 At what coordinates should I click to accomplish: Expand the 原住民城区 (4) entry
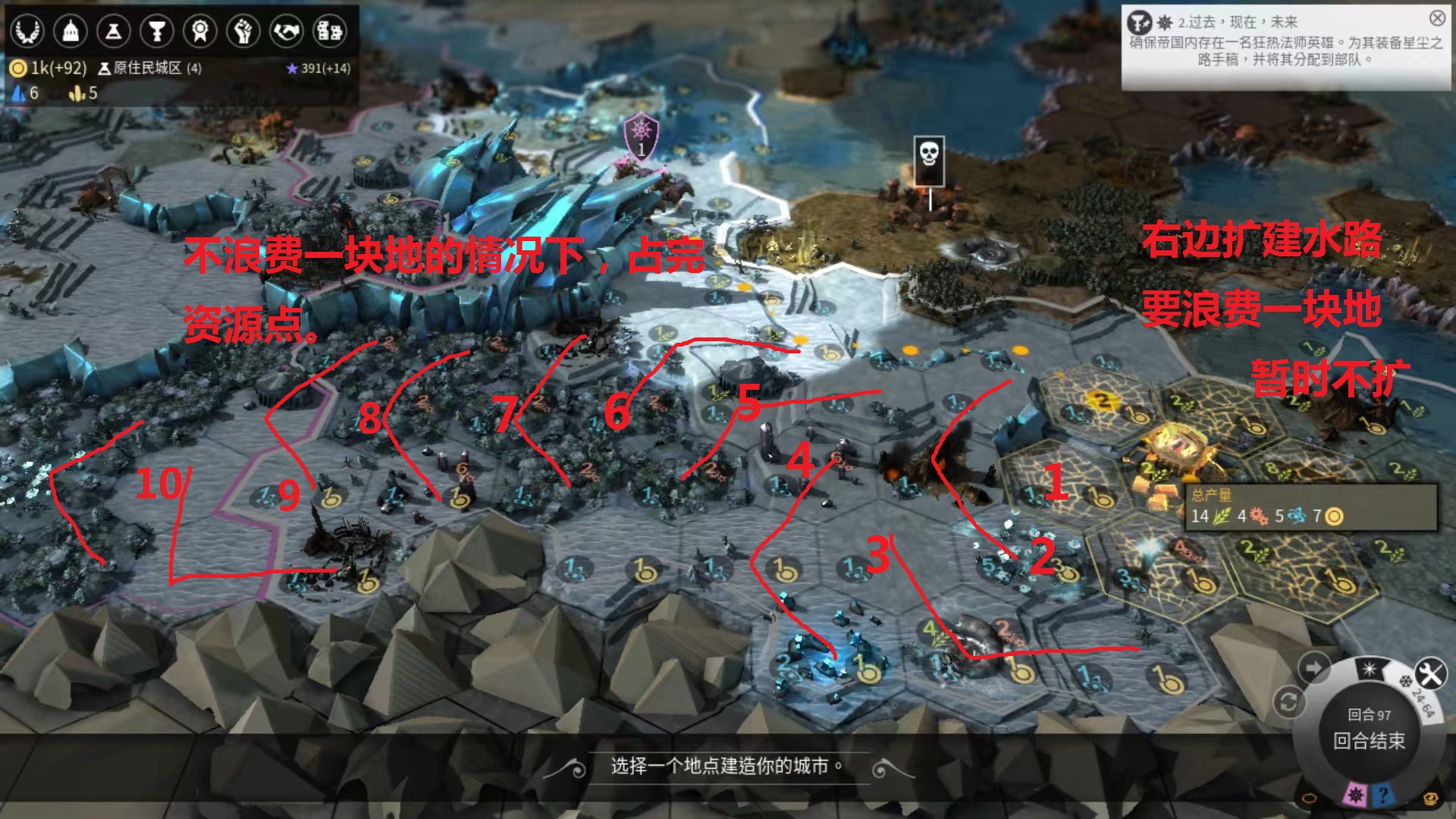(x=148, y=67)
